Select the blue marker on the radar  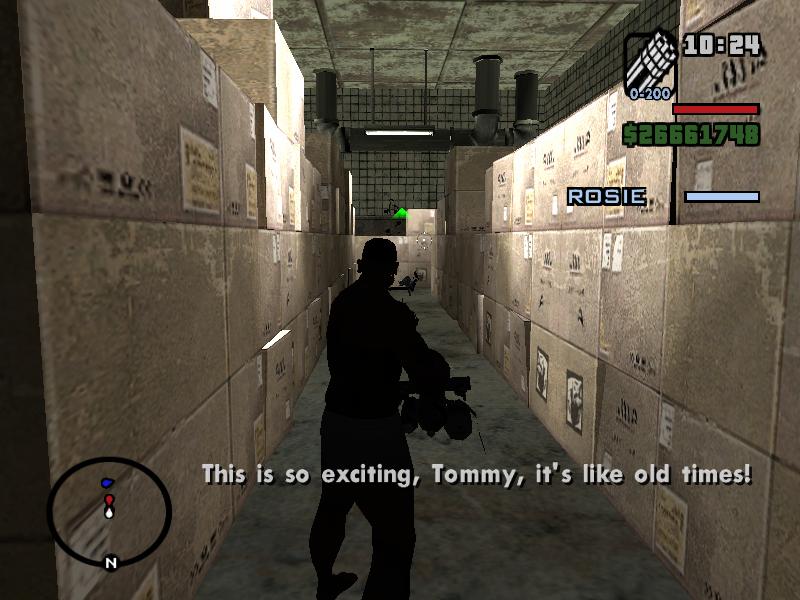pyautogui.click(x=107, y=484)
